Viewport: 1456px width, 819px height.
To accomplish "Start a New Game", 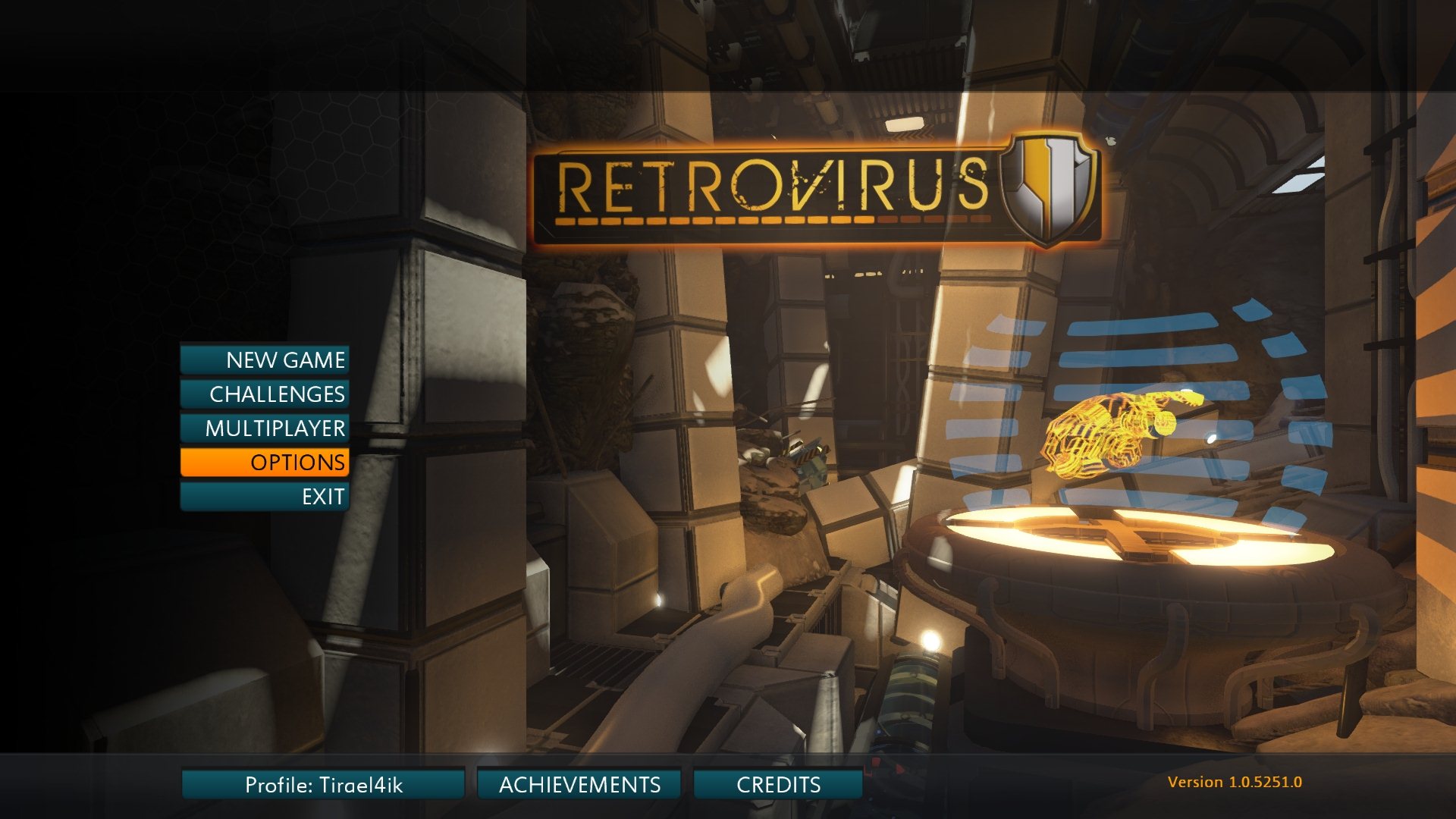I will [x=265, y=359].
